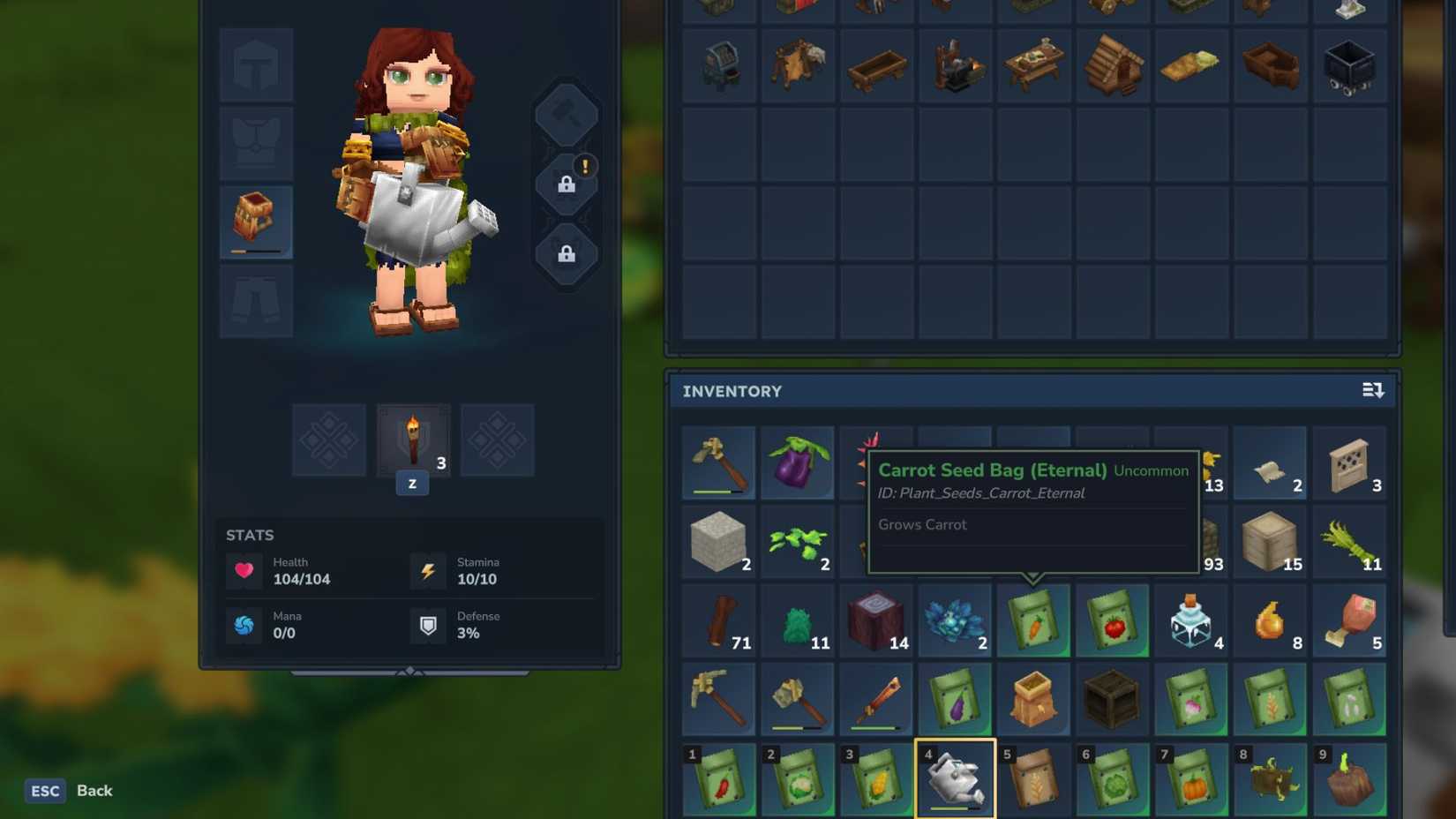
Task: Select the leggings equipment slot
Action: 255,301
